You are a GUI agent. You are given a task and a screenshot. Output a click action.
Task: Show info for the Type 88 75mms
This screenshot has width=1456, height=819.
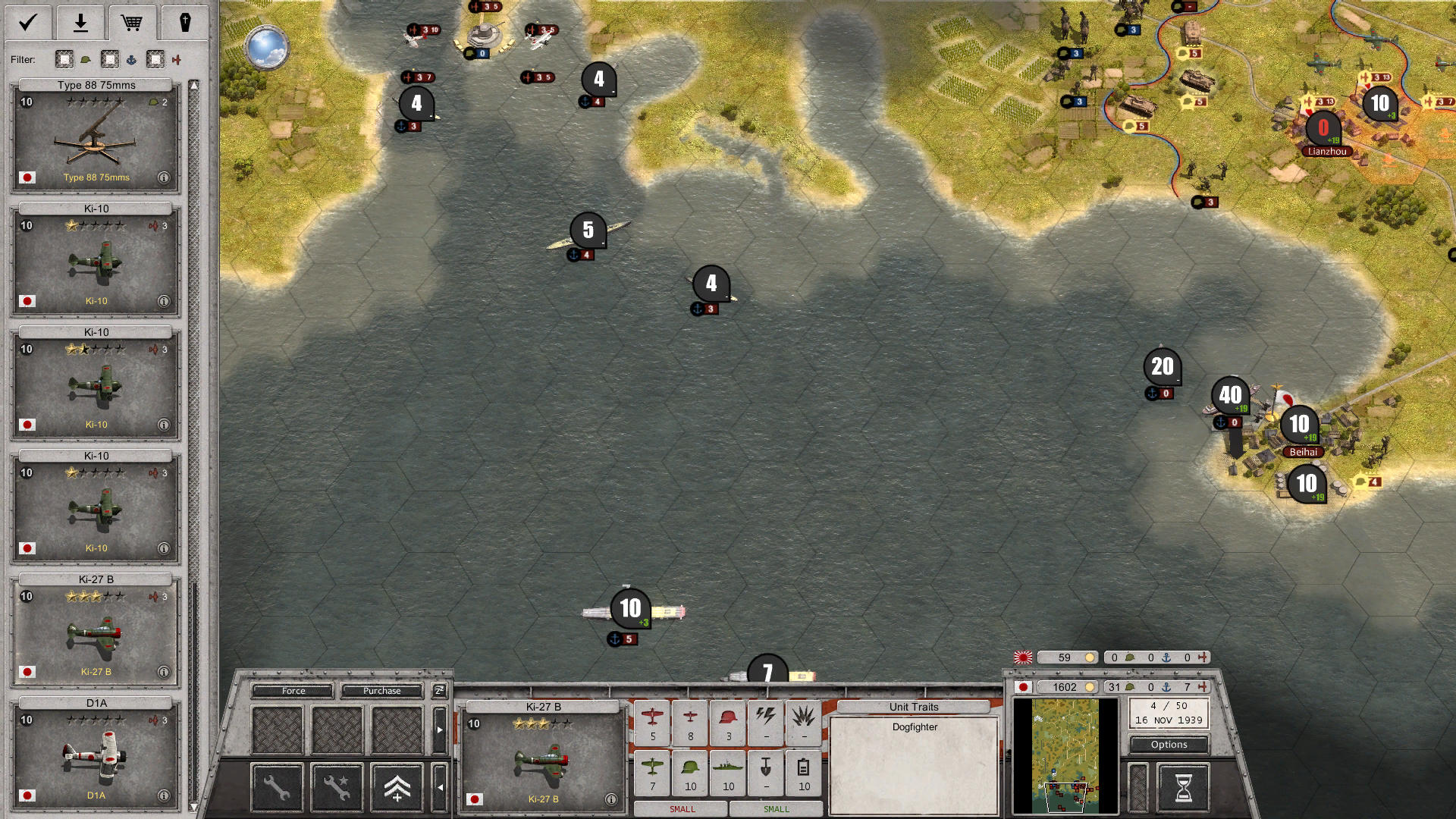point(164,177)
